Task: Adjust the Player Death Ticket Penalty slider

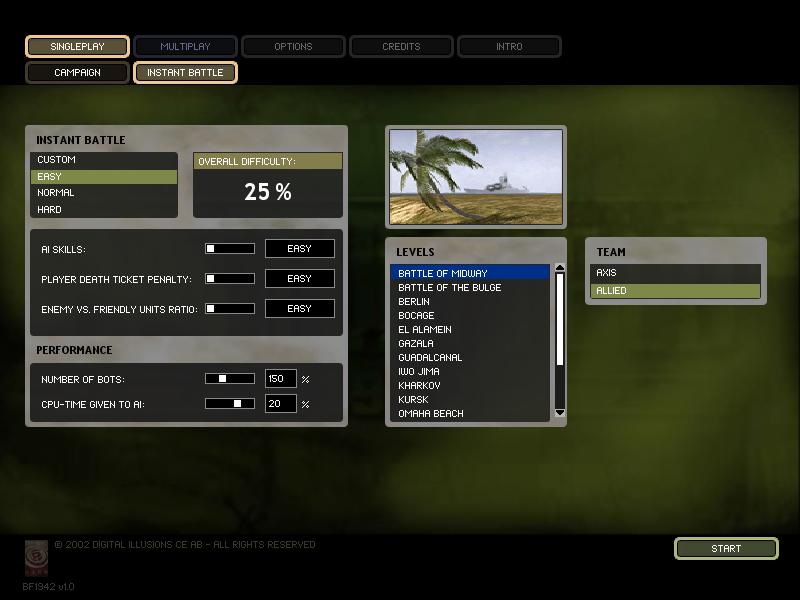Action: click(230, 279)
